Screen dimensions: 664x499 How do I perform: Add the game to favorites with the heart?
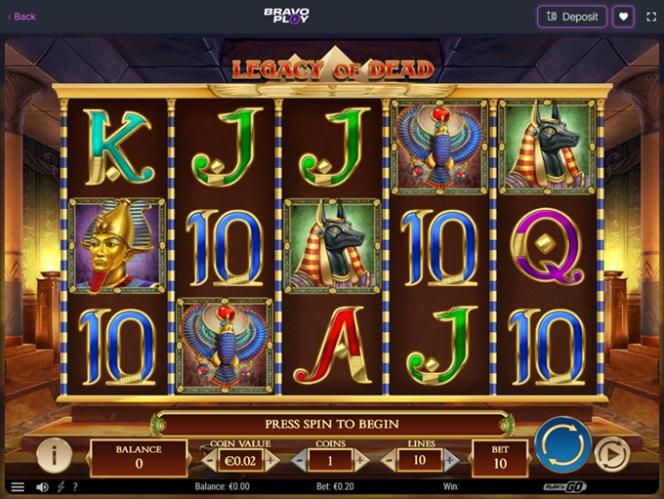(x=623, y=16)
